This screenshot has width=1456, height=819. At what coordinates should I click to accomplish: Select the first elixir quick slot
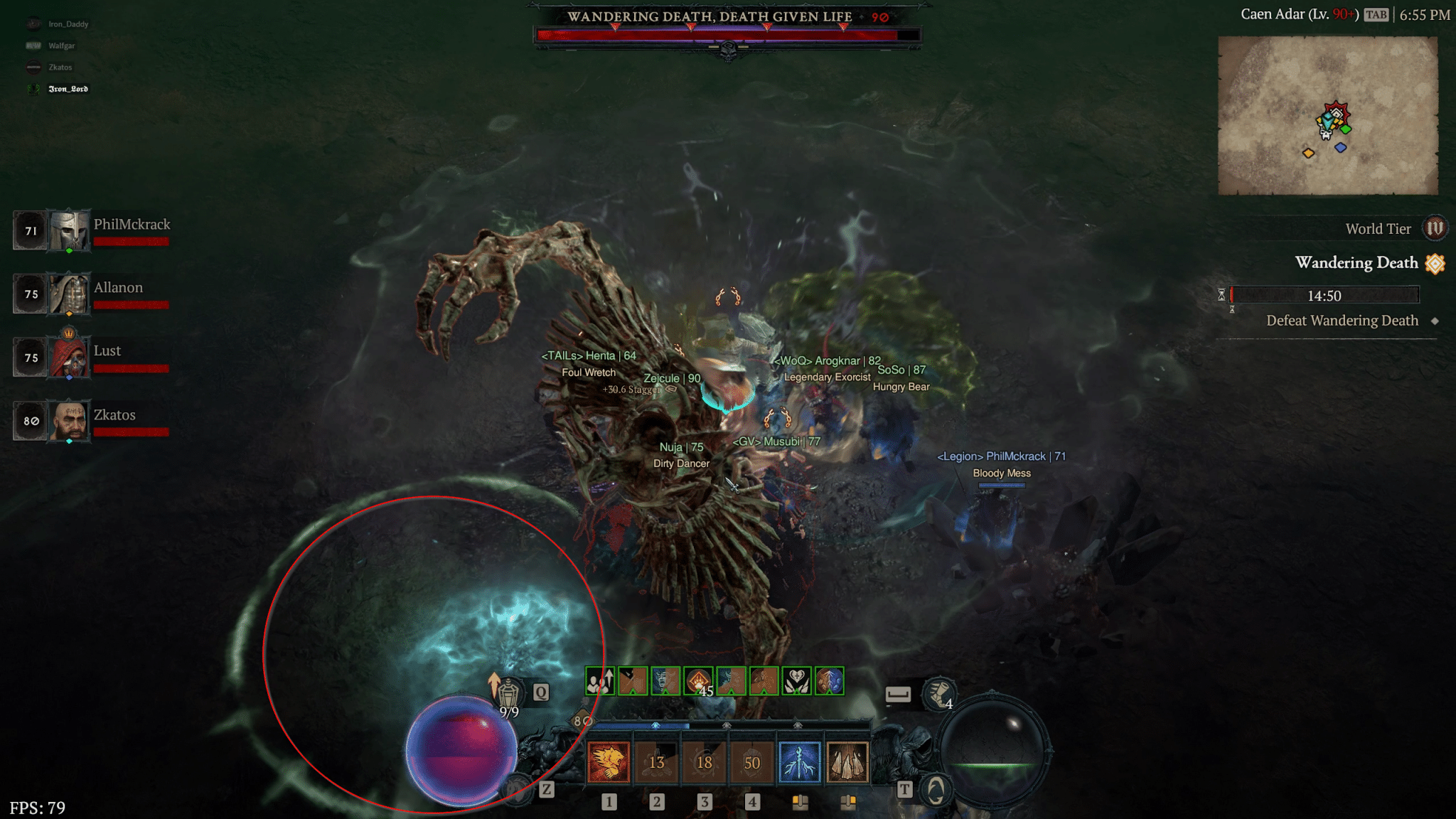click(799, 801)
